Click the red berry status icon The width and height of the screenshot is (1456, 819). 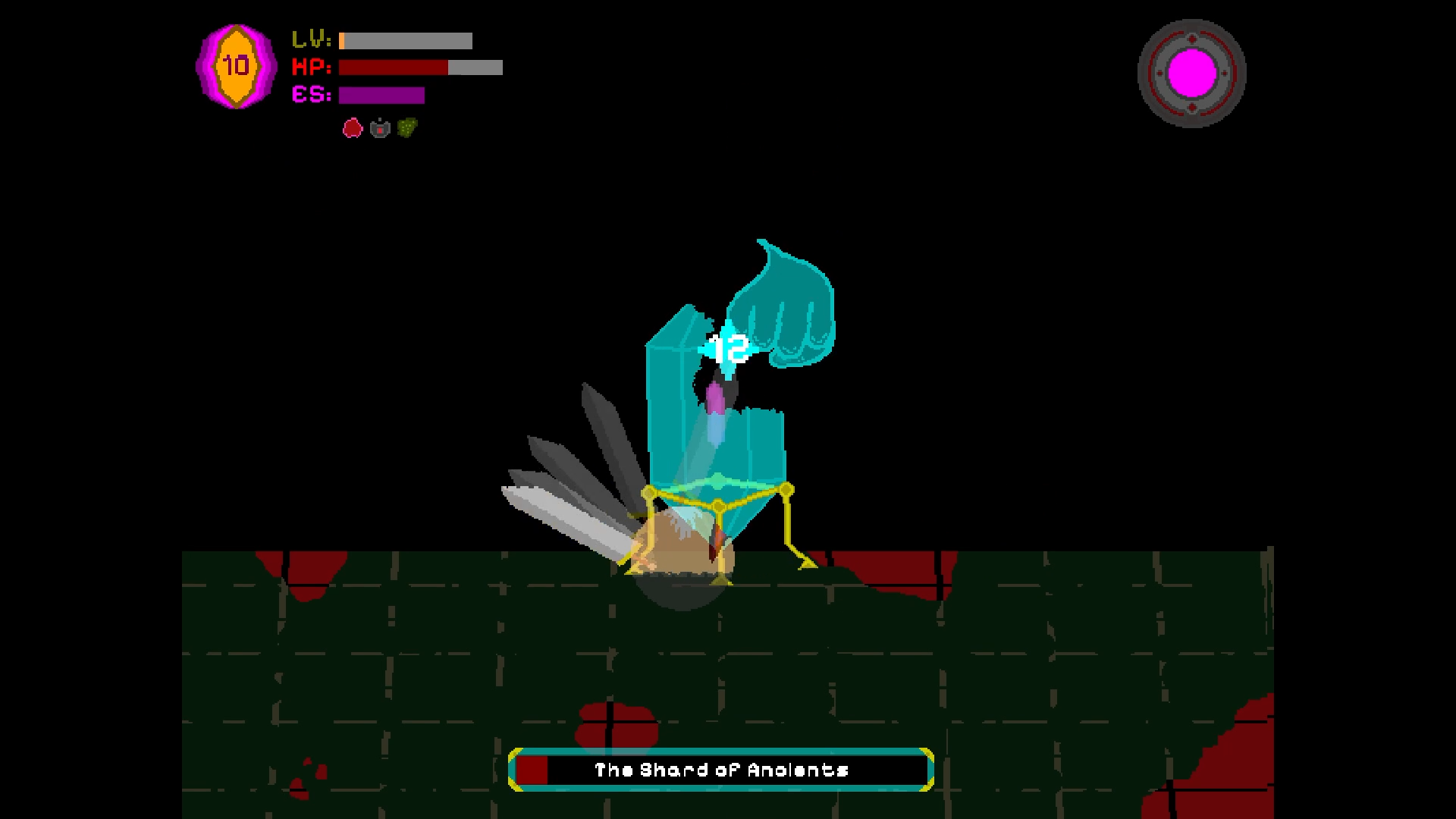[353, 127]
